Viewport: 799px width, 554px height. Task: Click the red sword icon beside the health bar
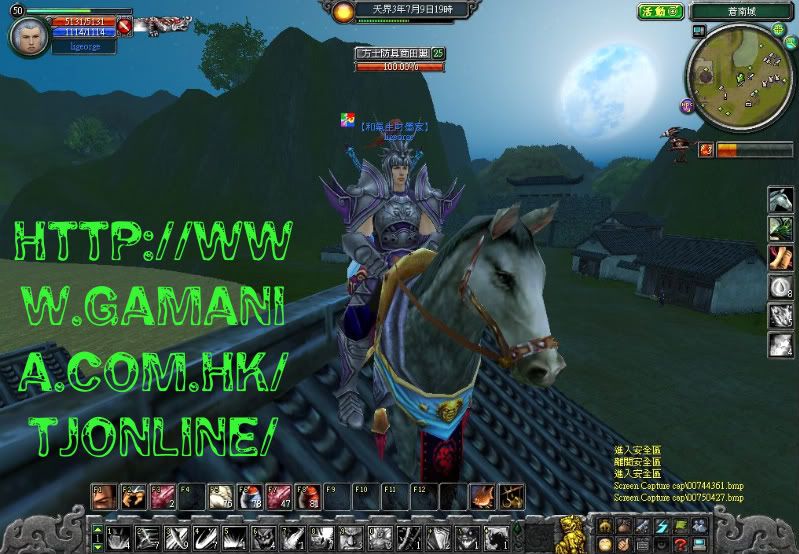[x=124, y=25]
